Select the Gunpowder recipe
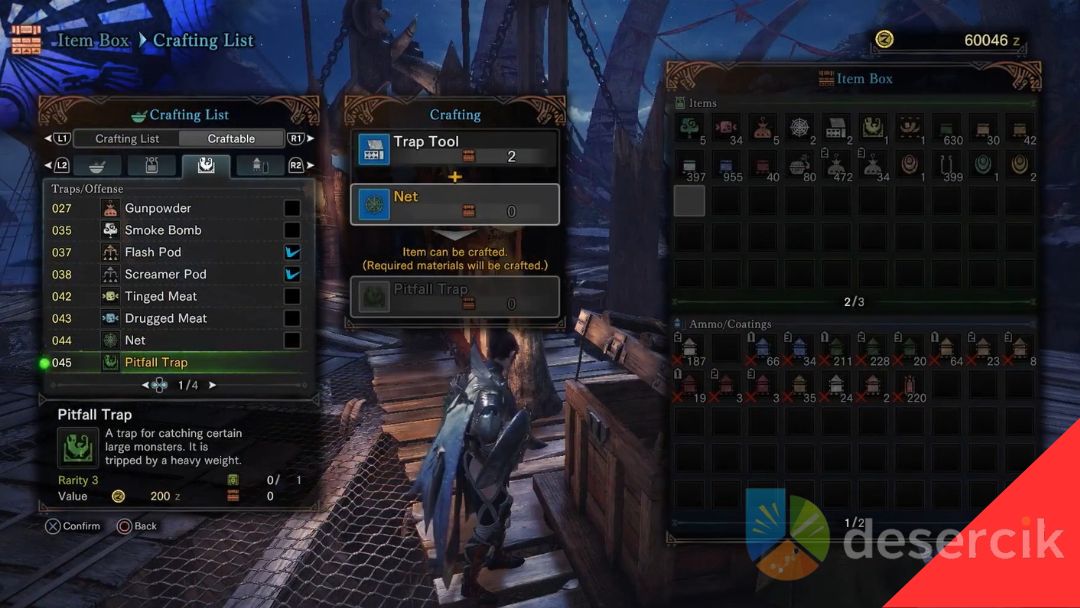The height and width of the screenshot is (608, 1080). tap(158, 208)
